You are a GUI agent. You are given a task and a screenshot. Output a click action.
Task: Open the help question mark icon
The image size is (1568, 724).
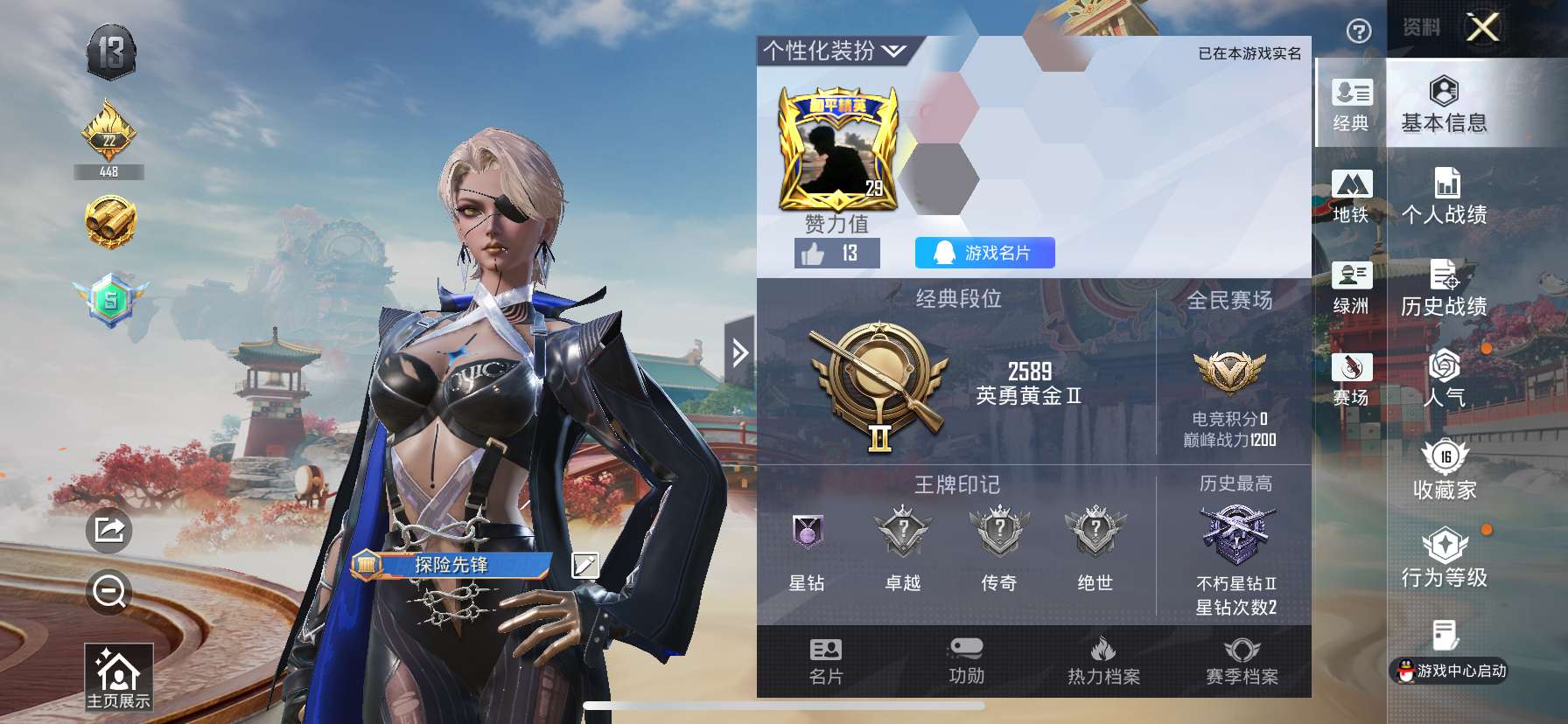pyautogui.click(x=1357, y=31)
